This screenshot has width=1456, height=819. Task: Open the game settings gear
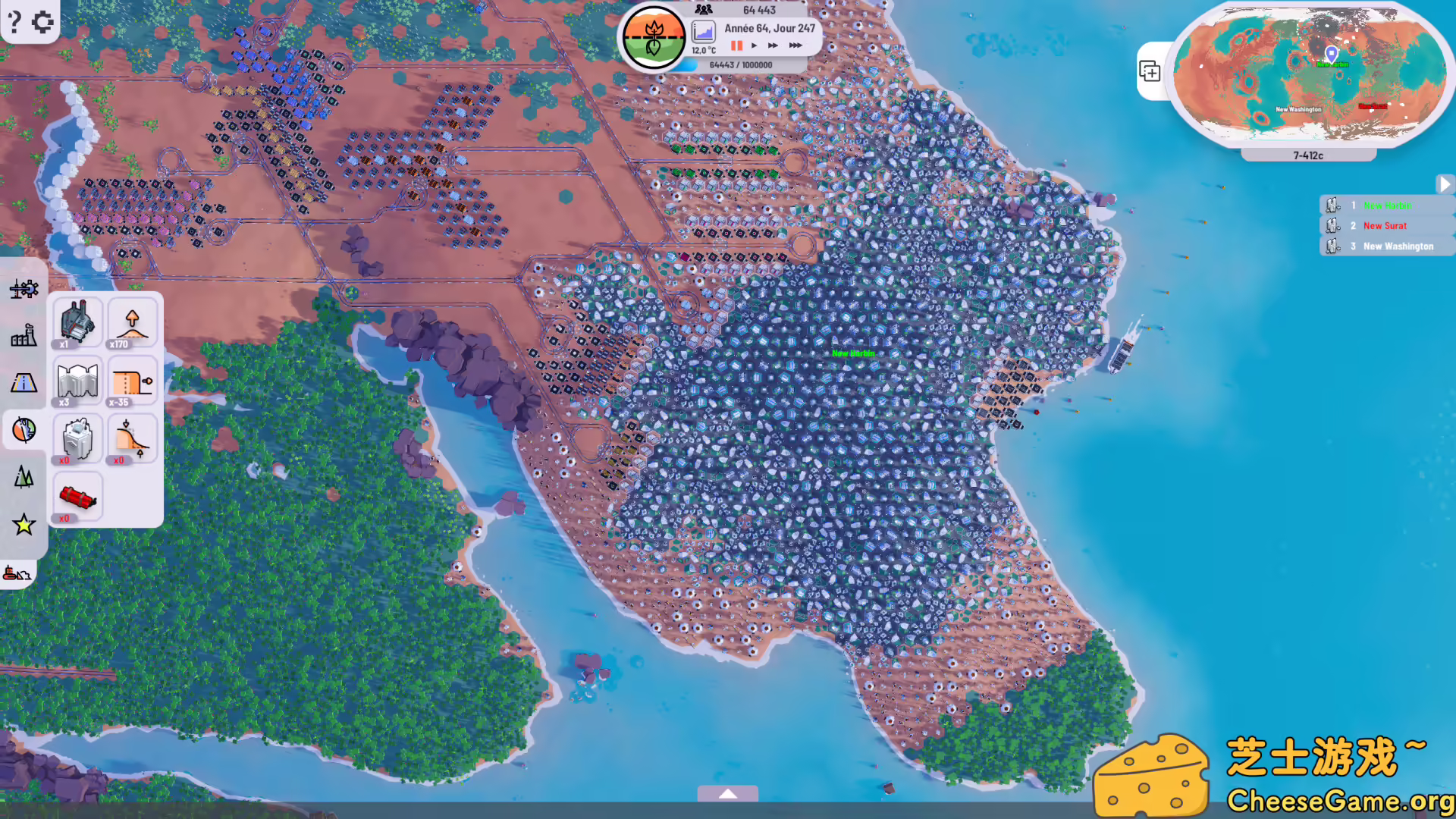[x=42, y=21]
